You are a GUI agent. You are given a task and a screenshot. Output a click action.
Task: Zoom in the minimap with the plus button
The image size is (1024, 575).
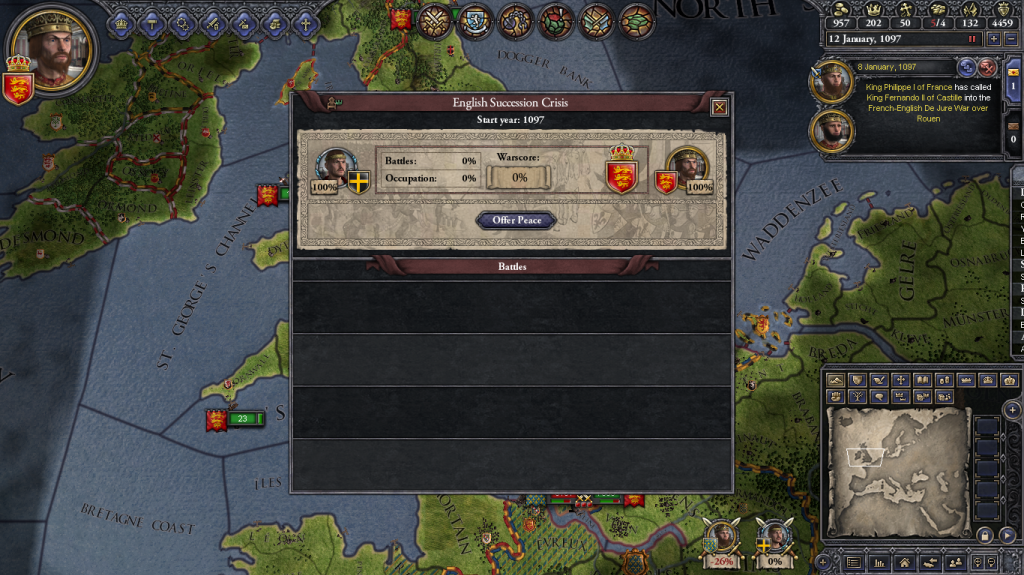(x=1012, y=410)
